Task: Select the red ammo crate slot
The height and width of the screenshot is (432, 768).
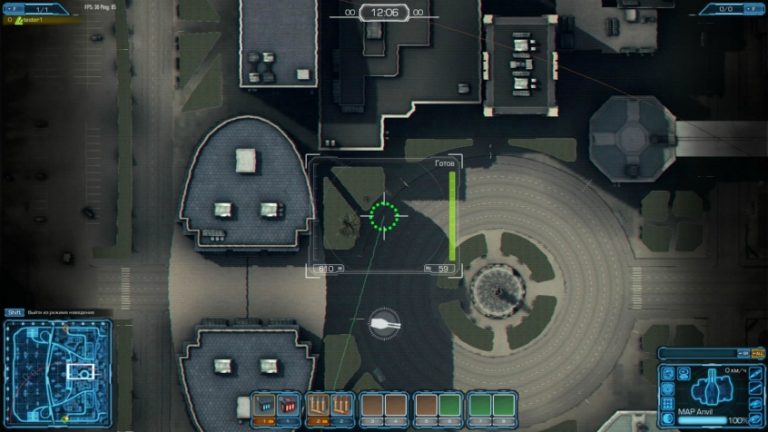Action: point(287,405)
